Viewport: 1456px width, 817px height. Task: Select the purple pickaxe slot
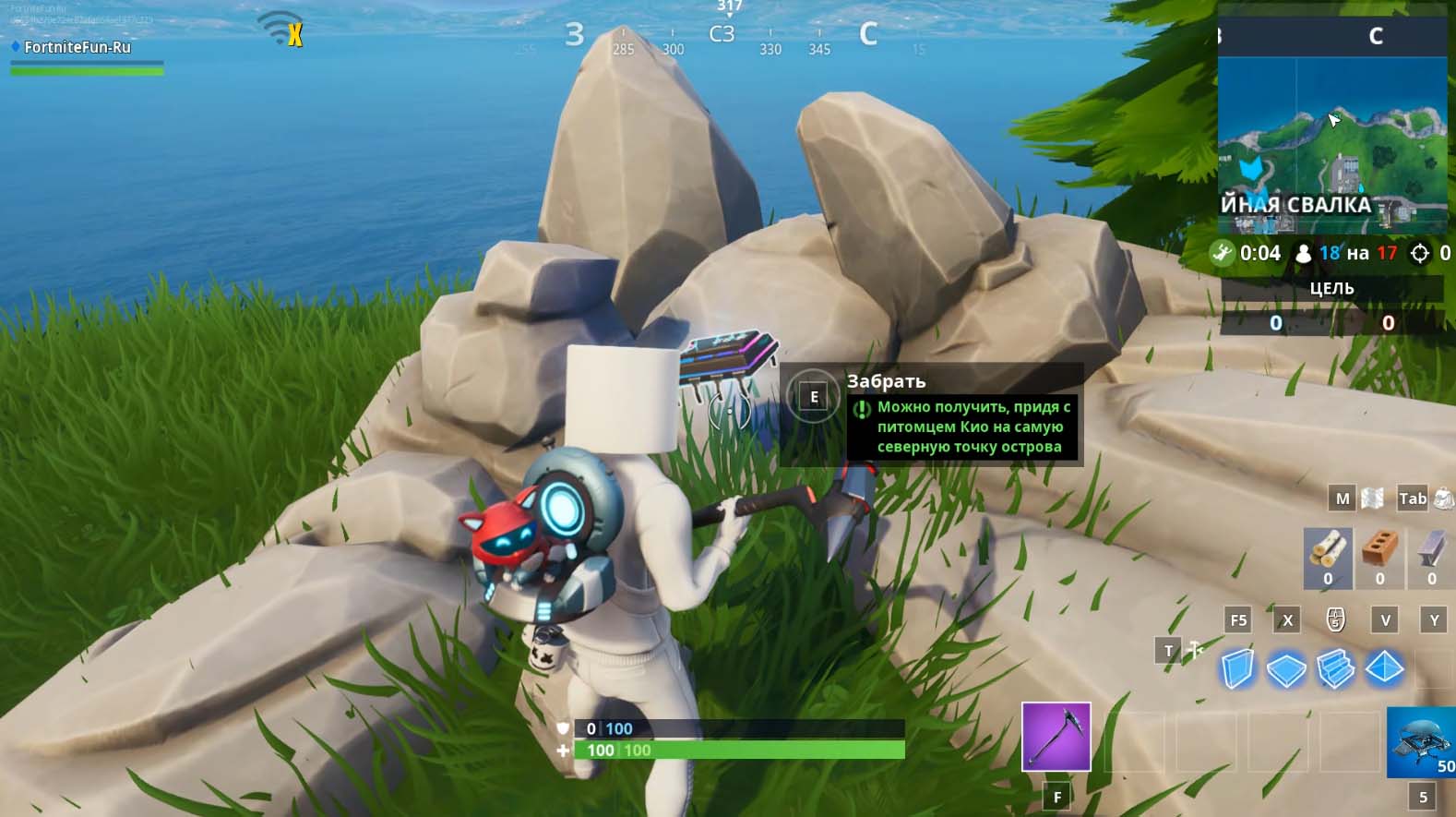tap(1056, 737)
